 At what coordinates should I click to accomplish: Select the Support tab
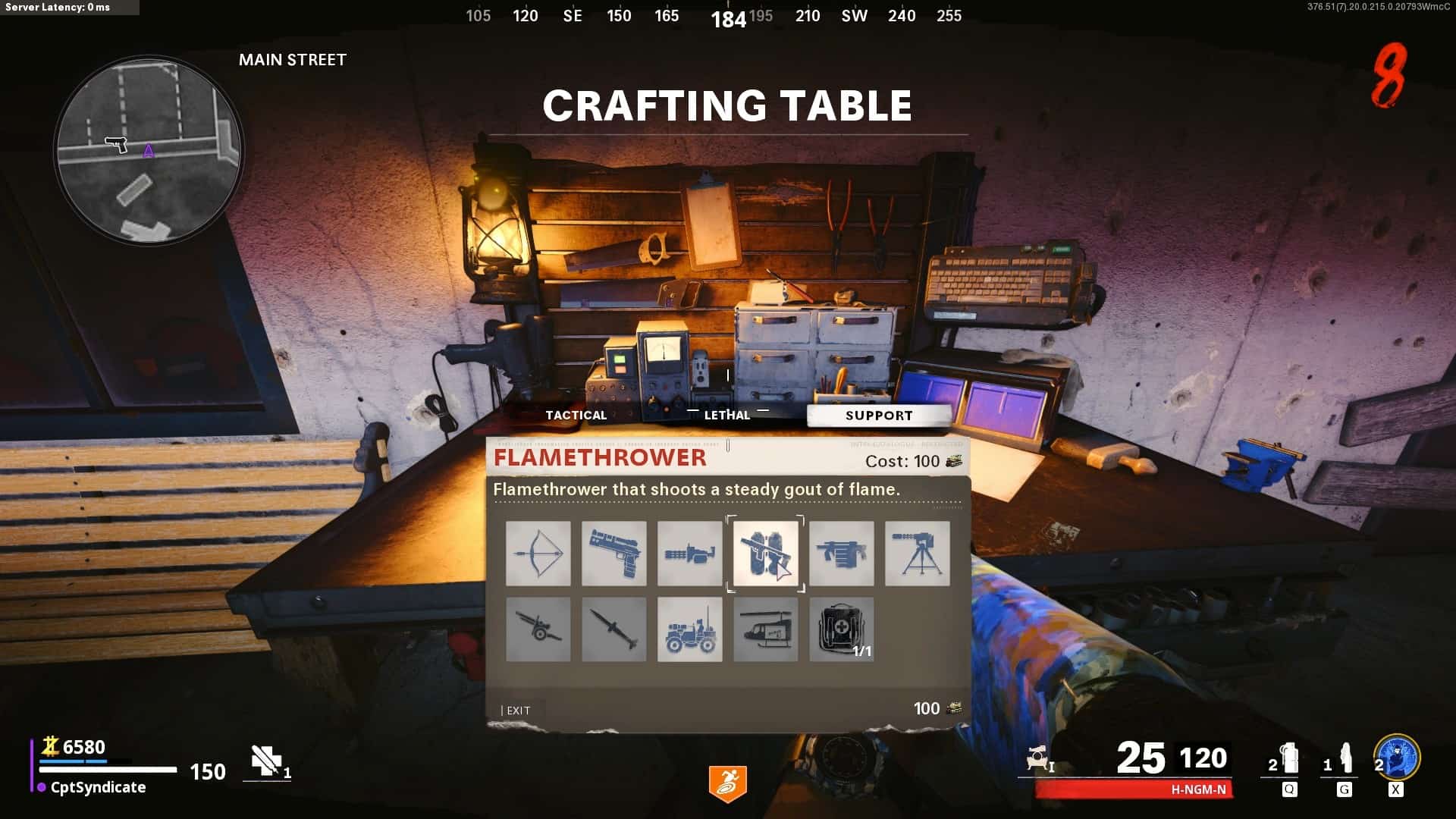[x=879, y=416]
